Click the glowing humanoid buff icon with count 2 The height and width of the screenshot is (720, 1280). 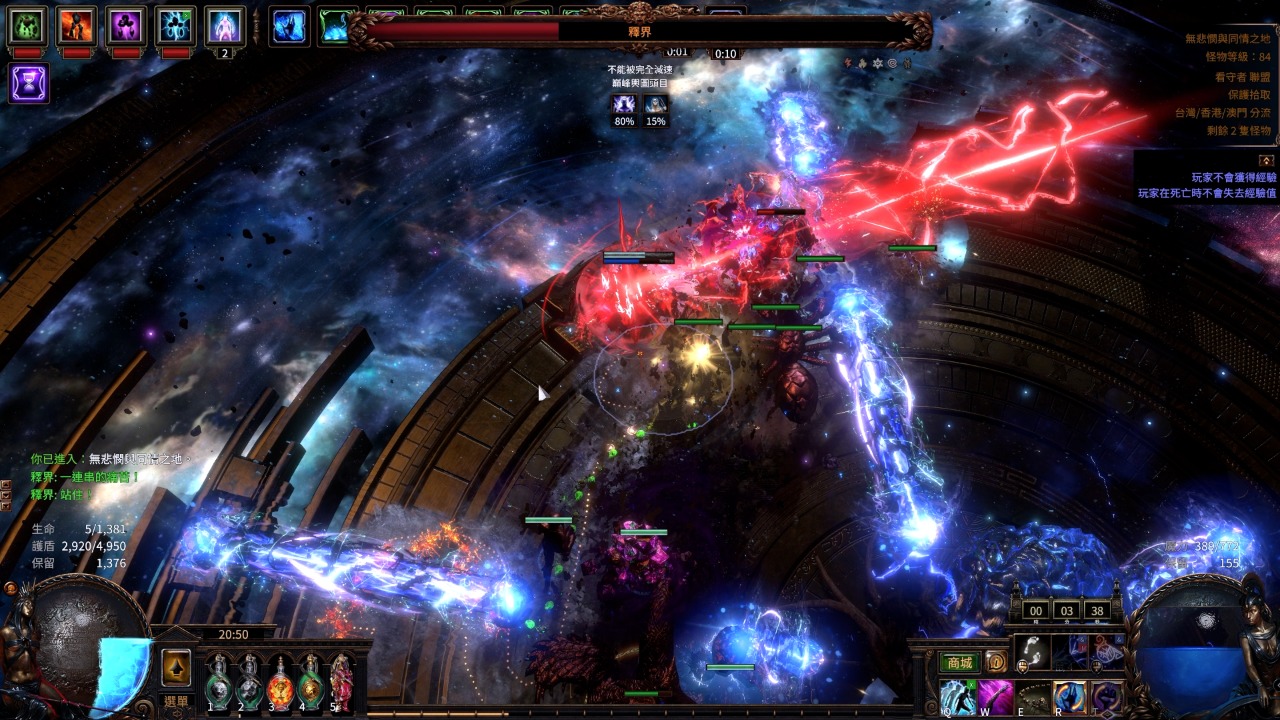tap(225, 26)
